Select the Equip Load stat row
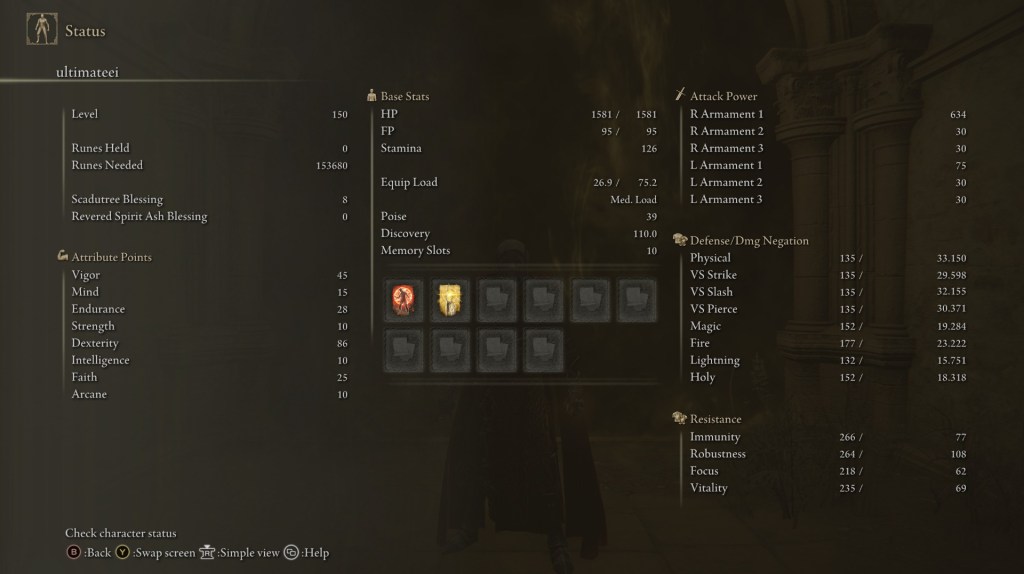1024x574 pixels. pos(518,182)
